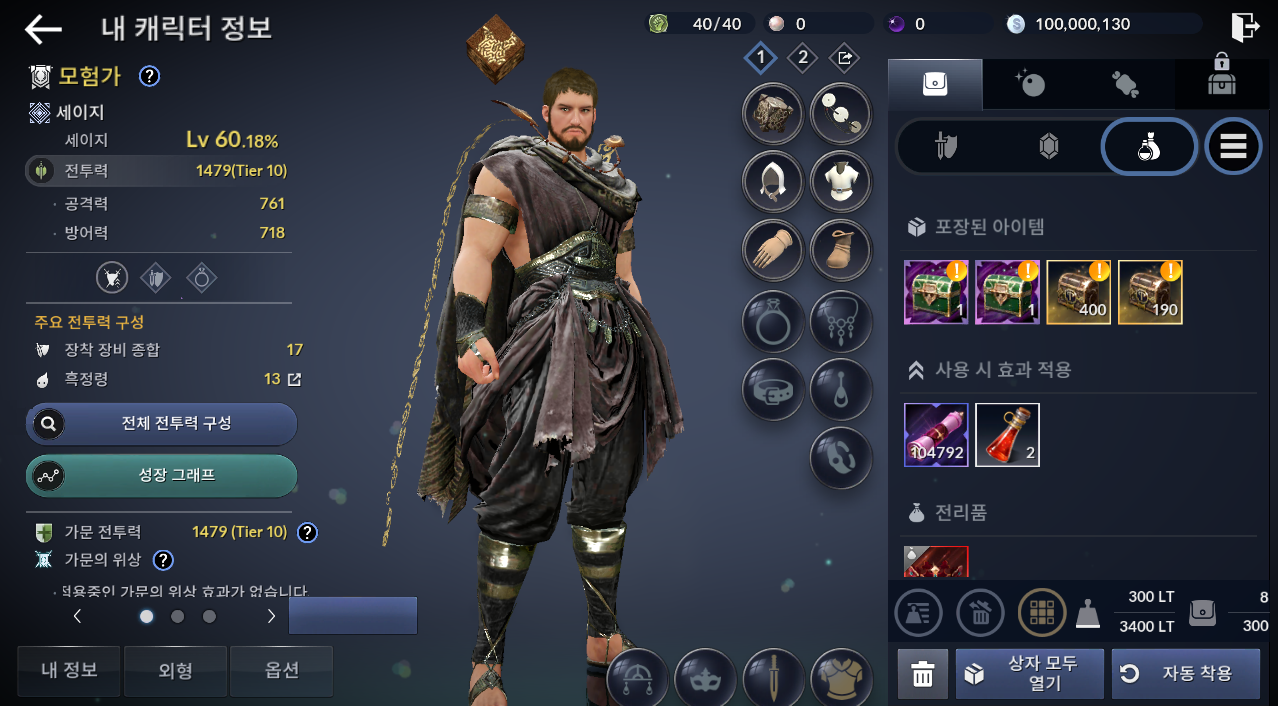
Task: Click the trash can delete button
Action: pyautogui.click(x=922, y=674)
